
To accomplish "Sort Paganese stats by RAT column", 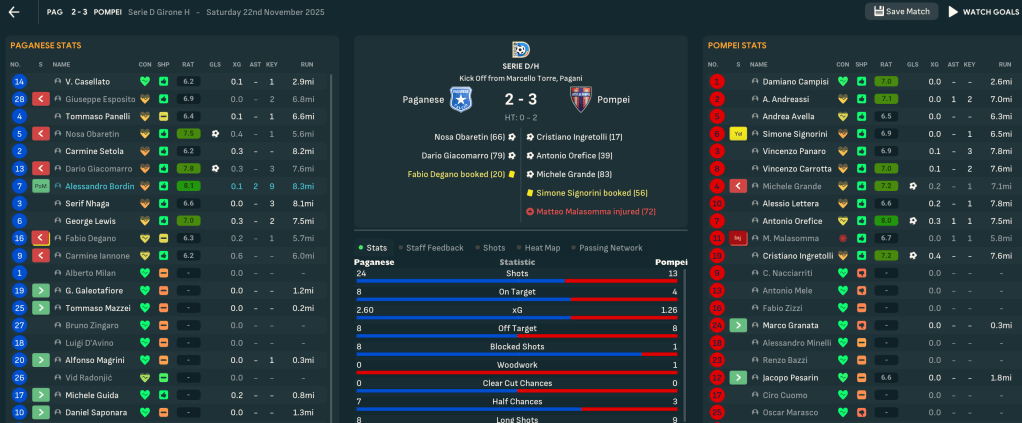I will coord(187,63).
